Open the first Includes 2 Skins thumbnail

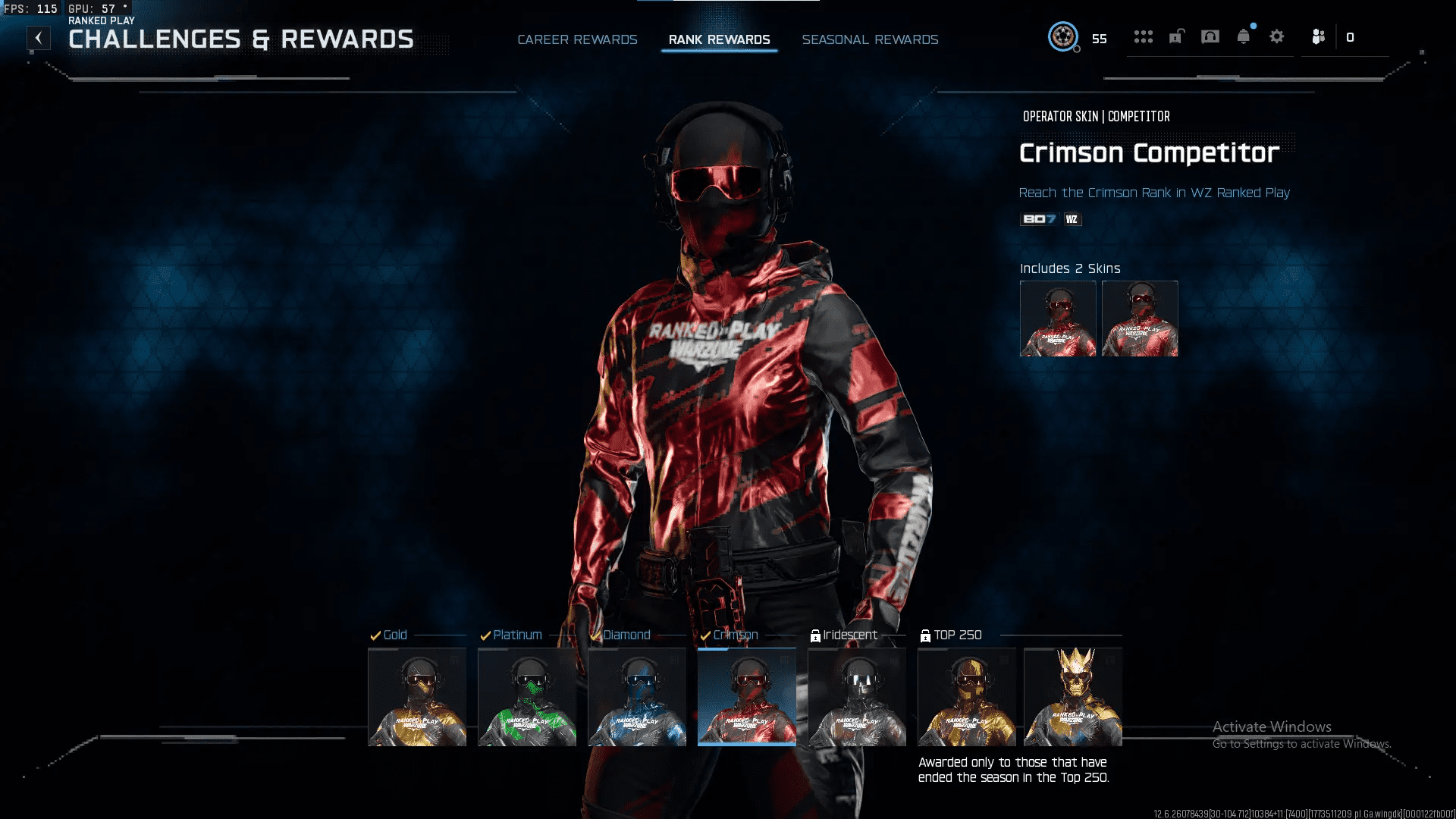tap(1057, 318)
